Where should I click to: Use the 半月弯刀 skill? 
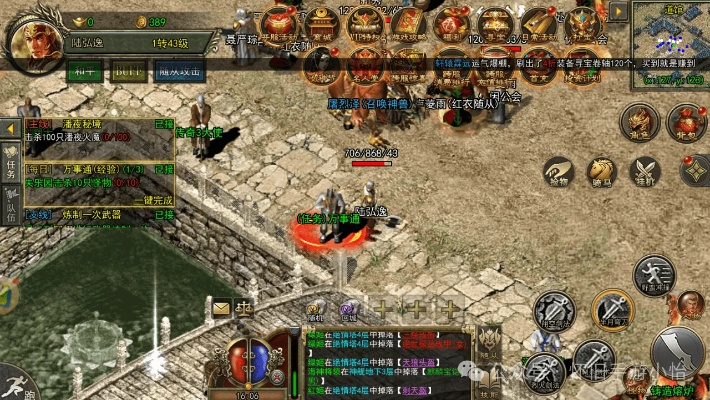610,310
